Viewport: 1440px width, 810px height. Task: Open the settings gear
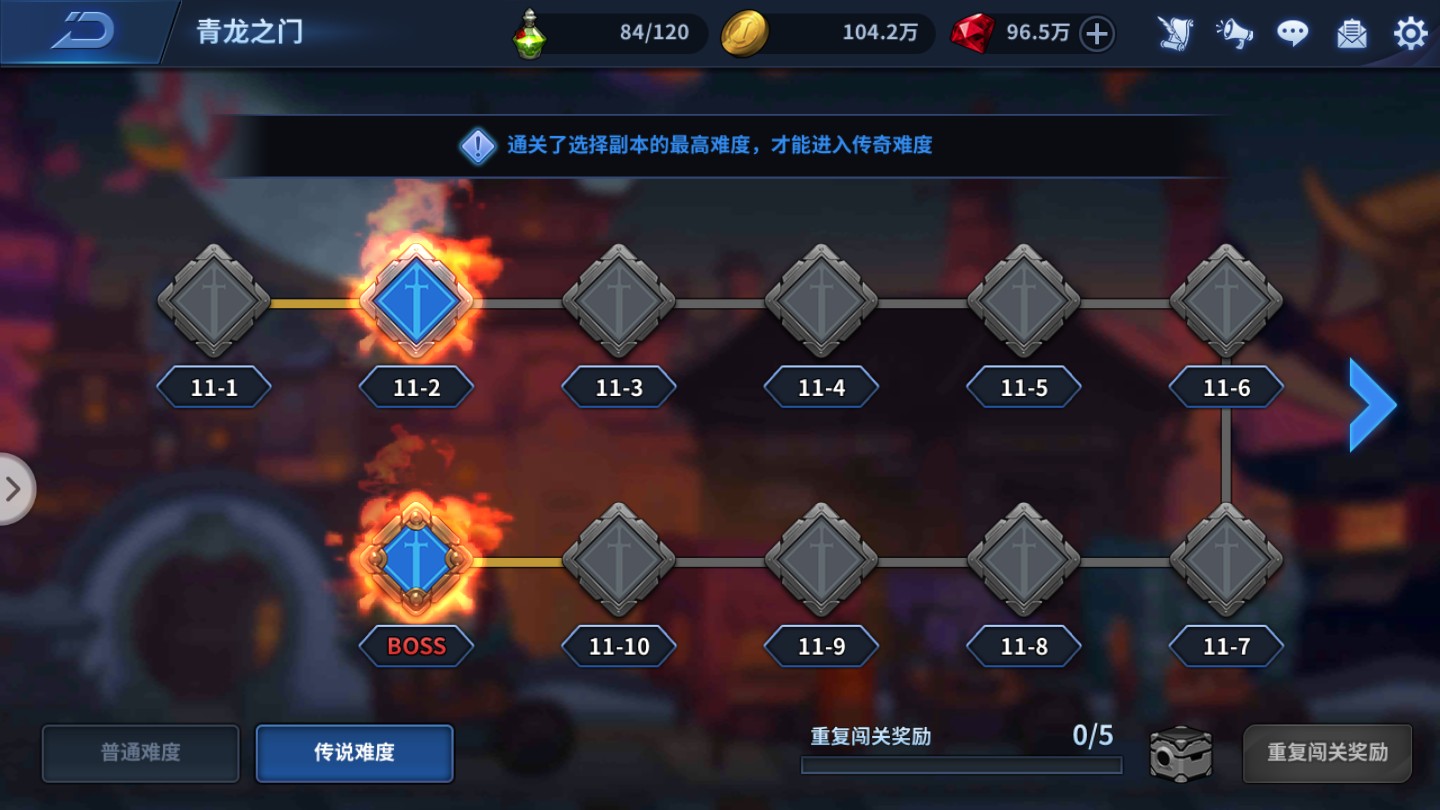pos(1410,33)
